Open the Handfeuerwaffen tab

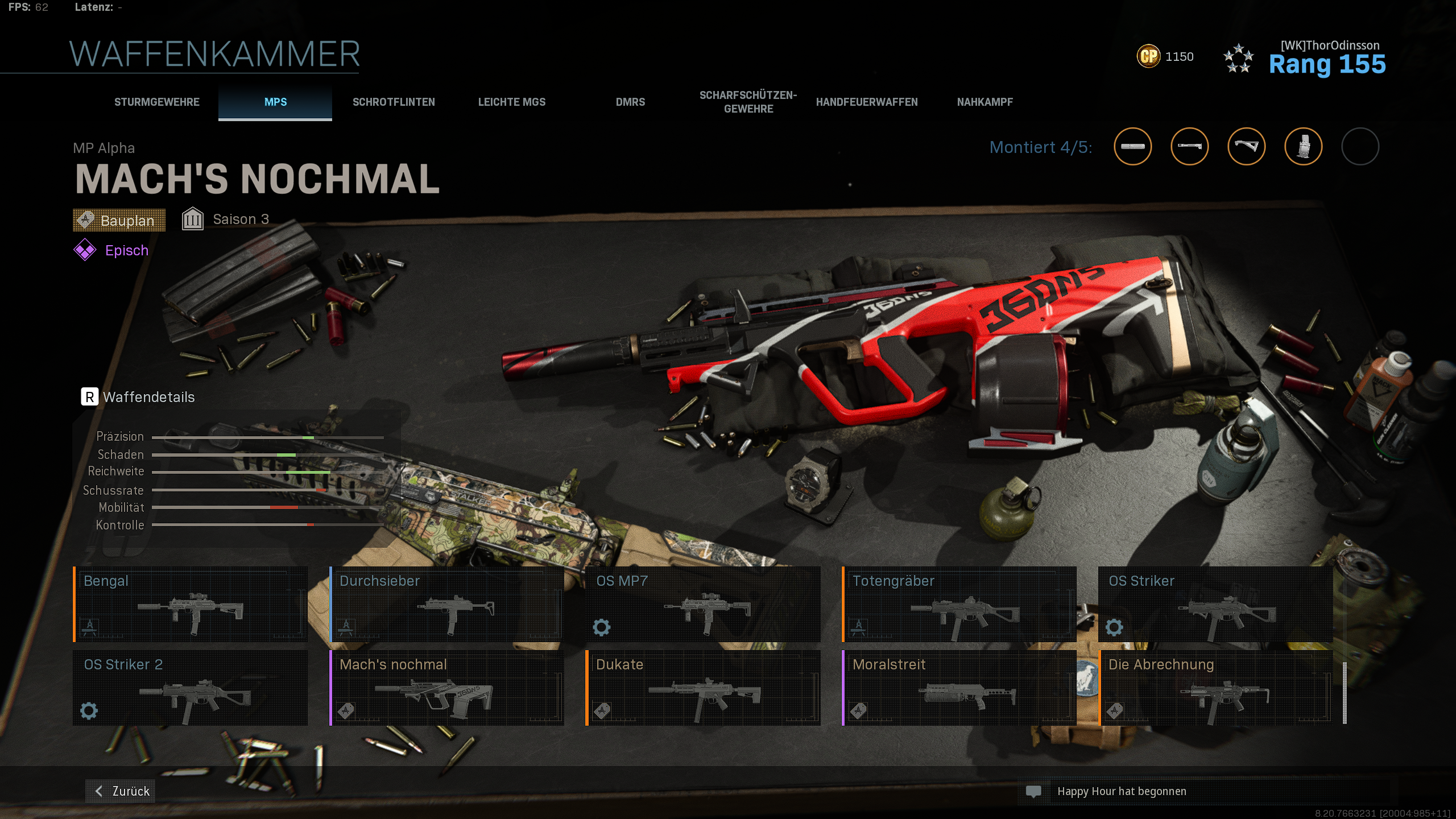click(867, 102)
